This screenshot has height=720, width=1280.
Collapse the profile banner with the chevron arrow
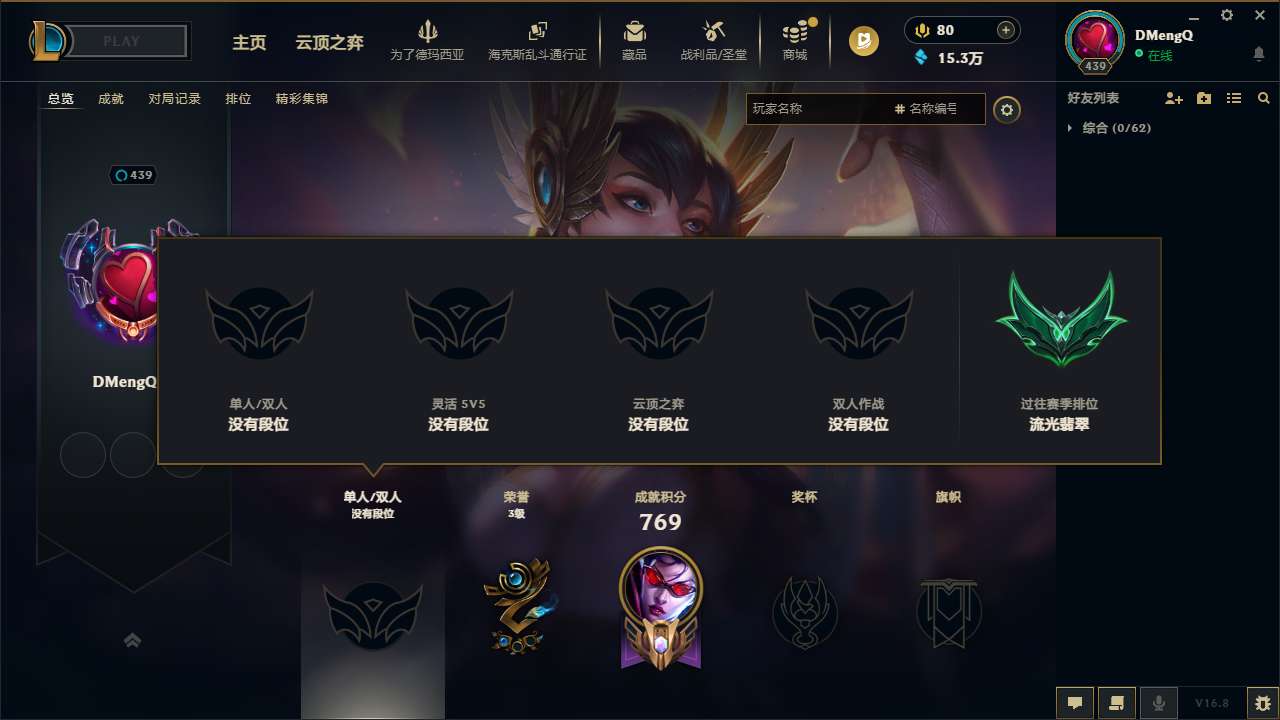click(x=133, y=640)
